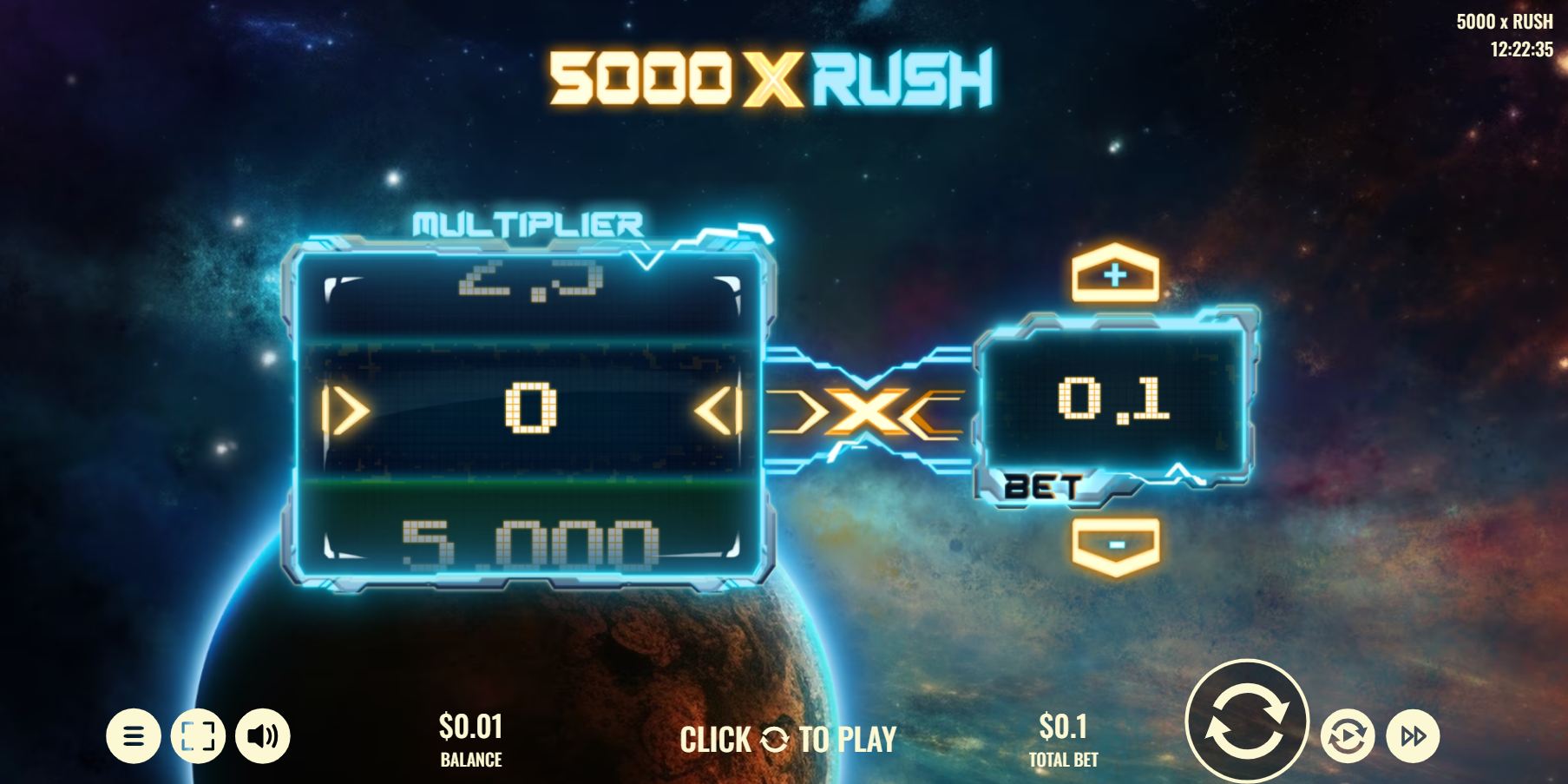The height and width of the screenshot is (784, 1568).
Task: Enter fullscreen mode
Action: pos(199,735)
